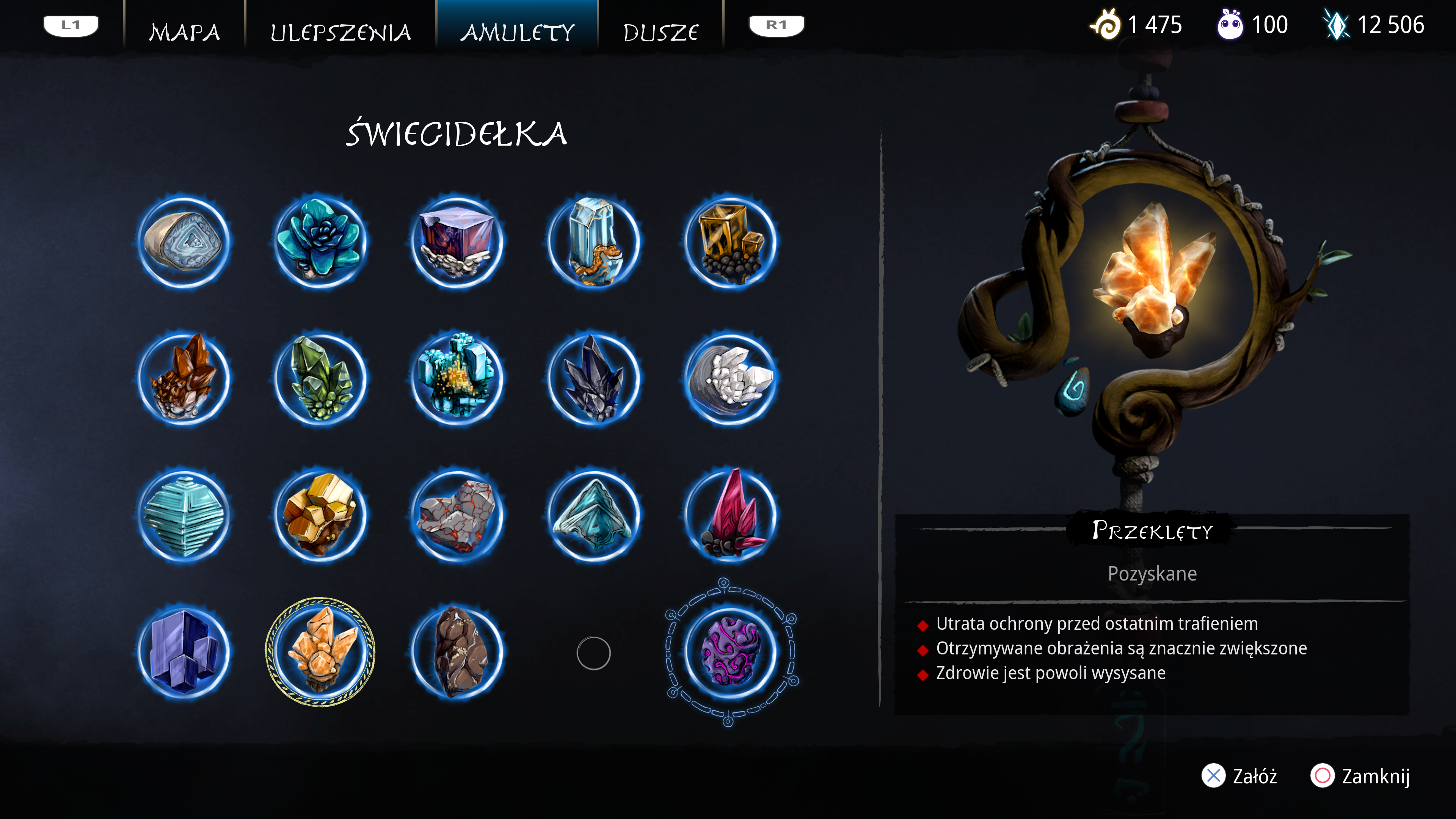Choose the brown rough rock amulet
This screenshot has width=1456, height=819.
click(x=457, y=652)
